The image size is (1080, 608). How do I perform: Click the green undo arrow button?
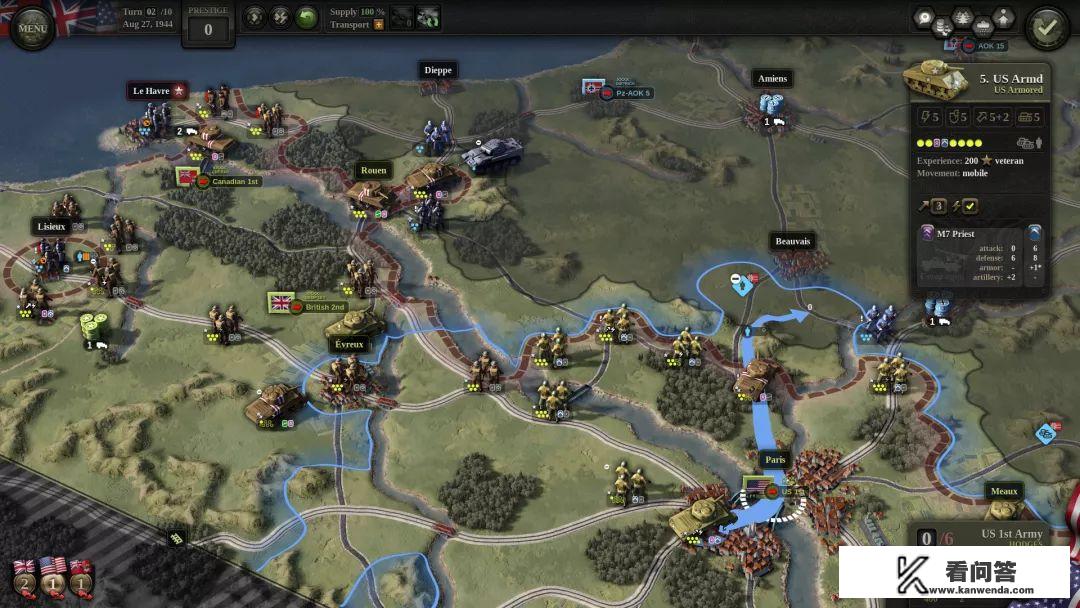[x=306, y=17]
